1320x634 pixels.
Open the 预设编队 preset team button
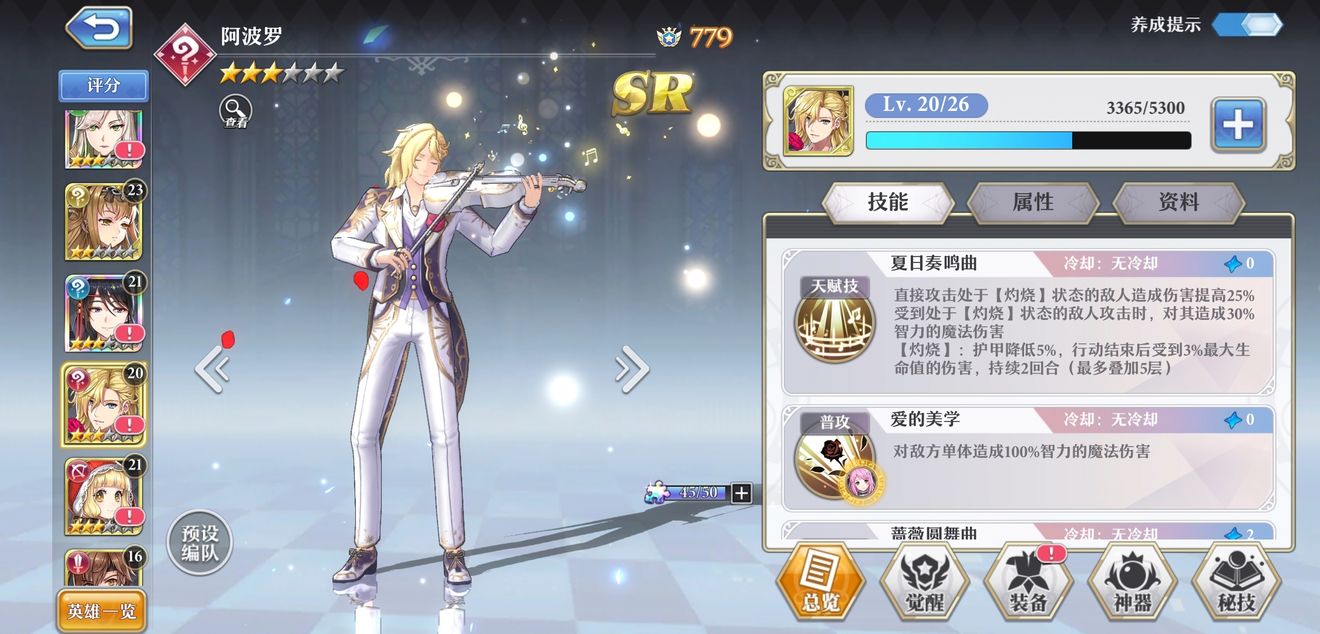(x=199, y=545)
